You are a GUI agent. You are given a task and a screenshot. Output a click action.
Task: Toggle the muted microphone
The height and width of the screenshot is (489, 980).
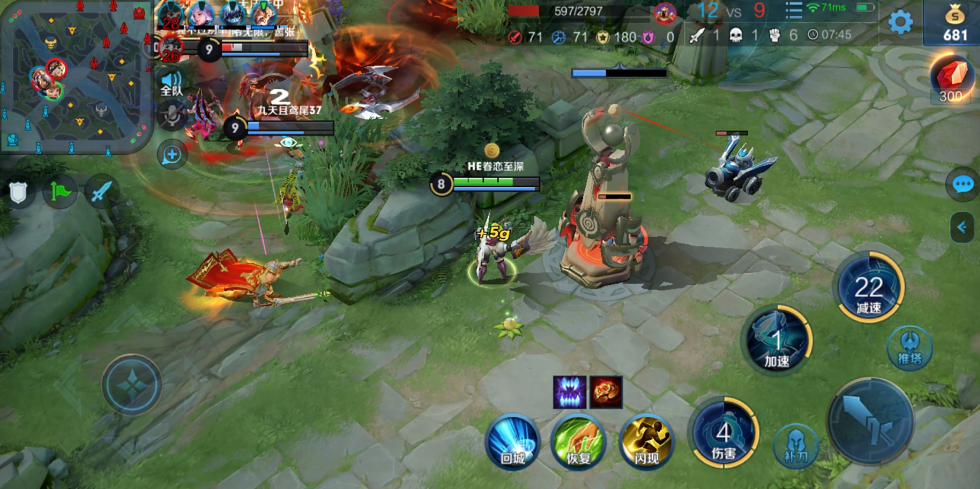[172, 117]
